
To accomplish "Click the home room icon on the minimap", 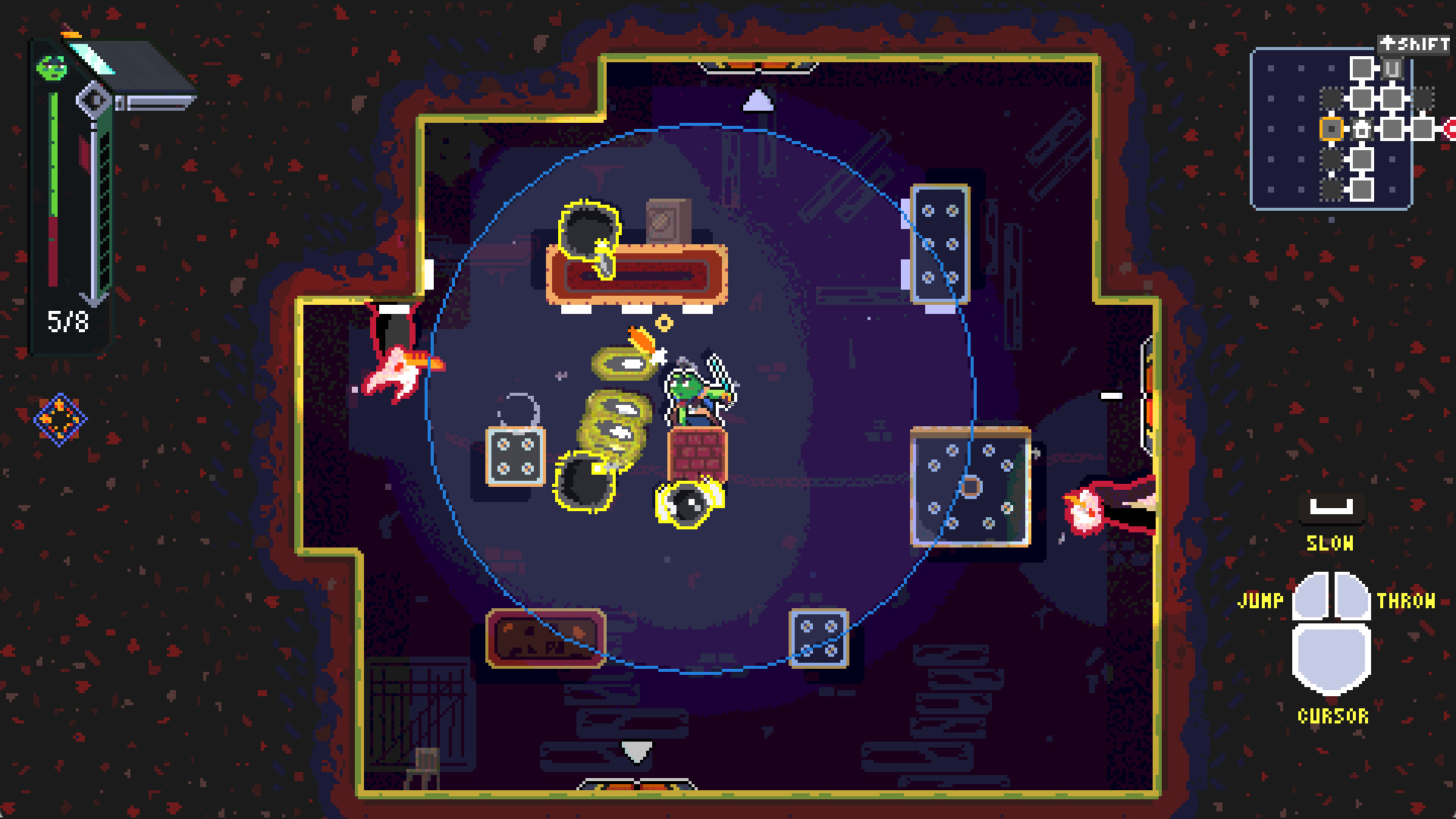I will [x=1362, y=130].
